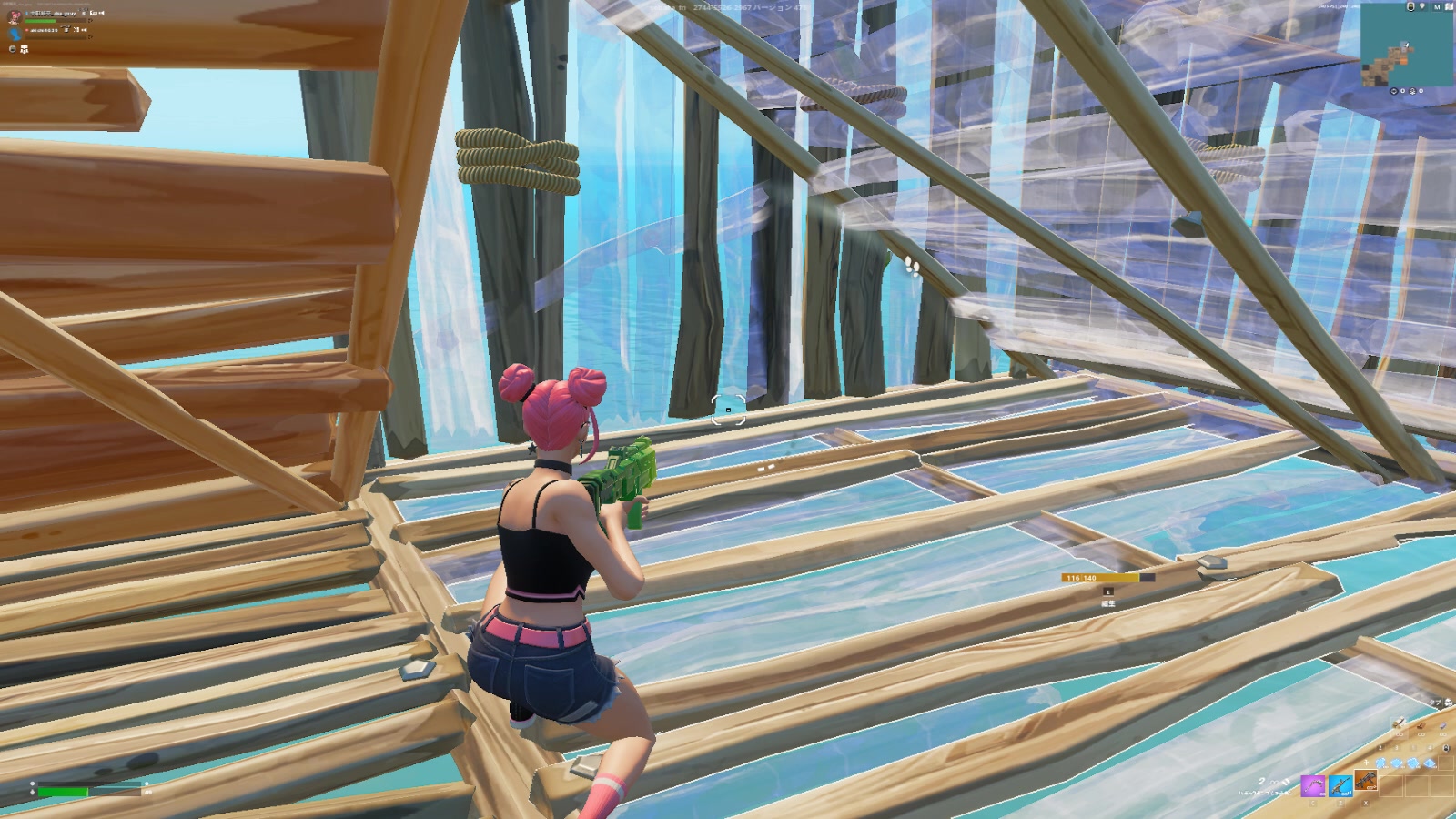Choose the metal material icon
The width and height of the screenshot is (1456, 819).
point(1443,725)
